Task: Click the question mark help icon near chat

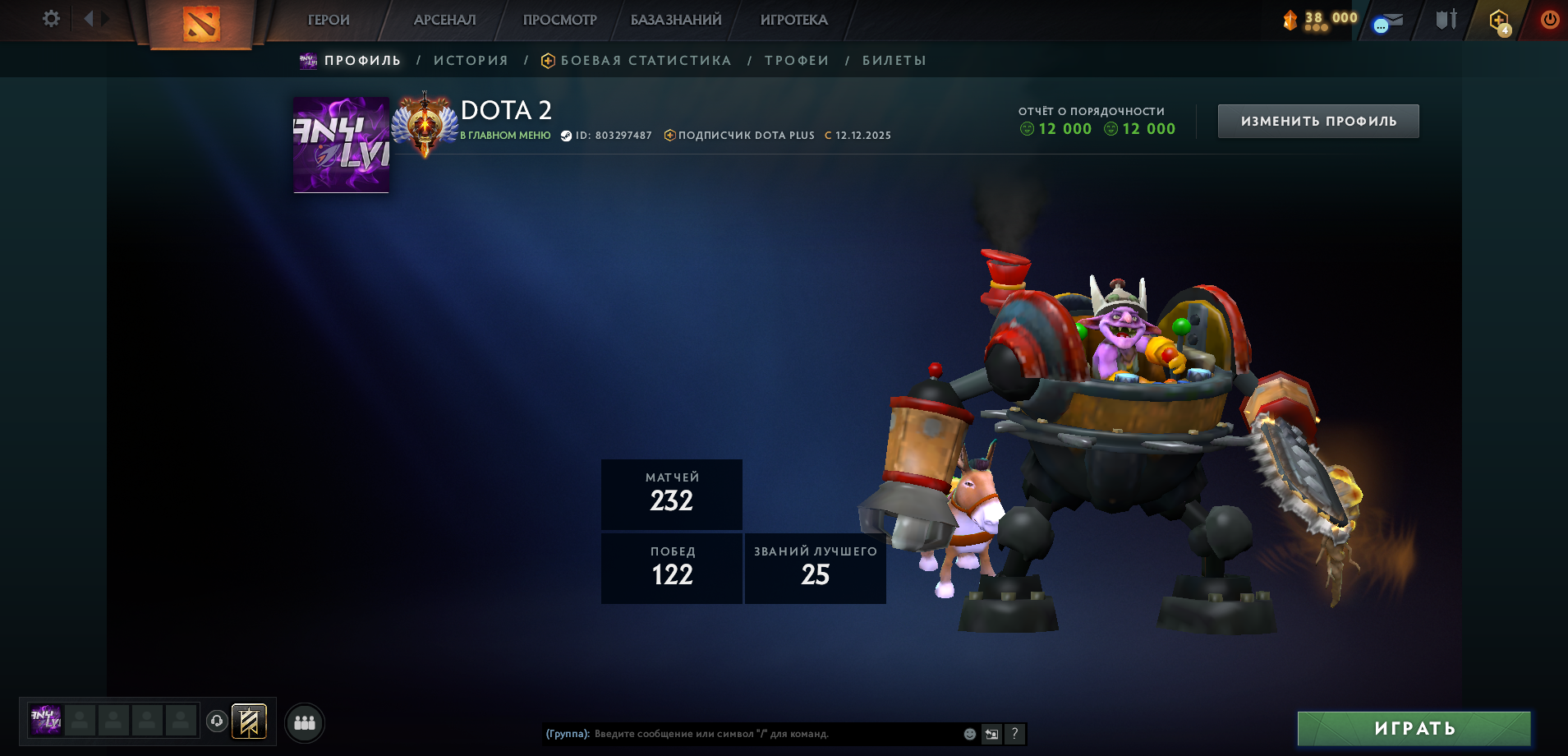Action: [x=1015, y=734]
